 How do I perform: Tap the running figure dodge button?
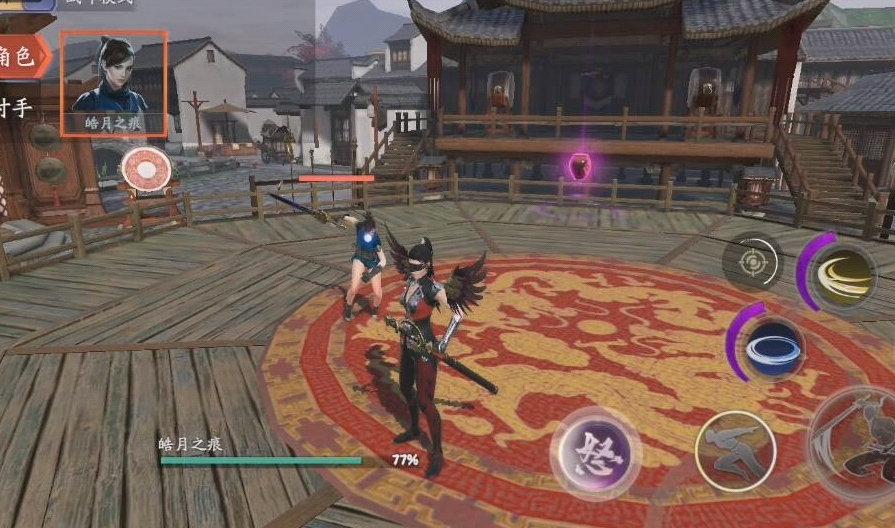(x=736, y=451)
